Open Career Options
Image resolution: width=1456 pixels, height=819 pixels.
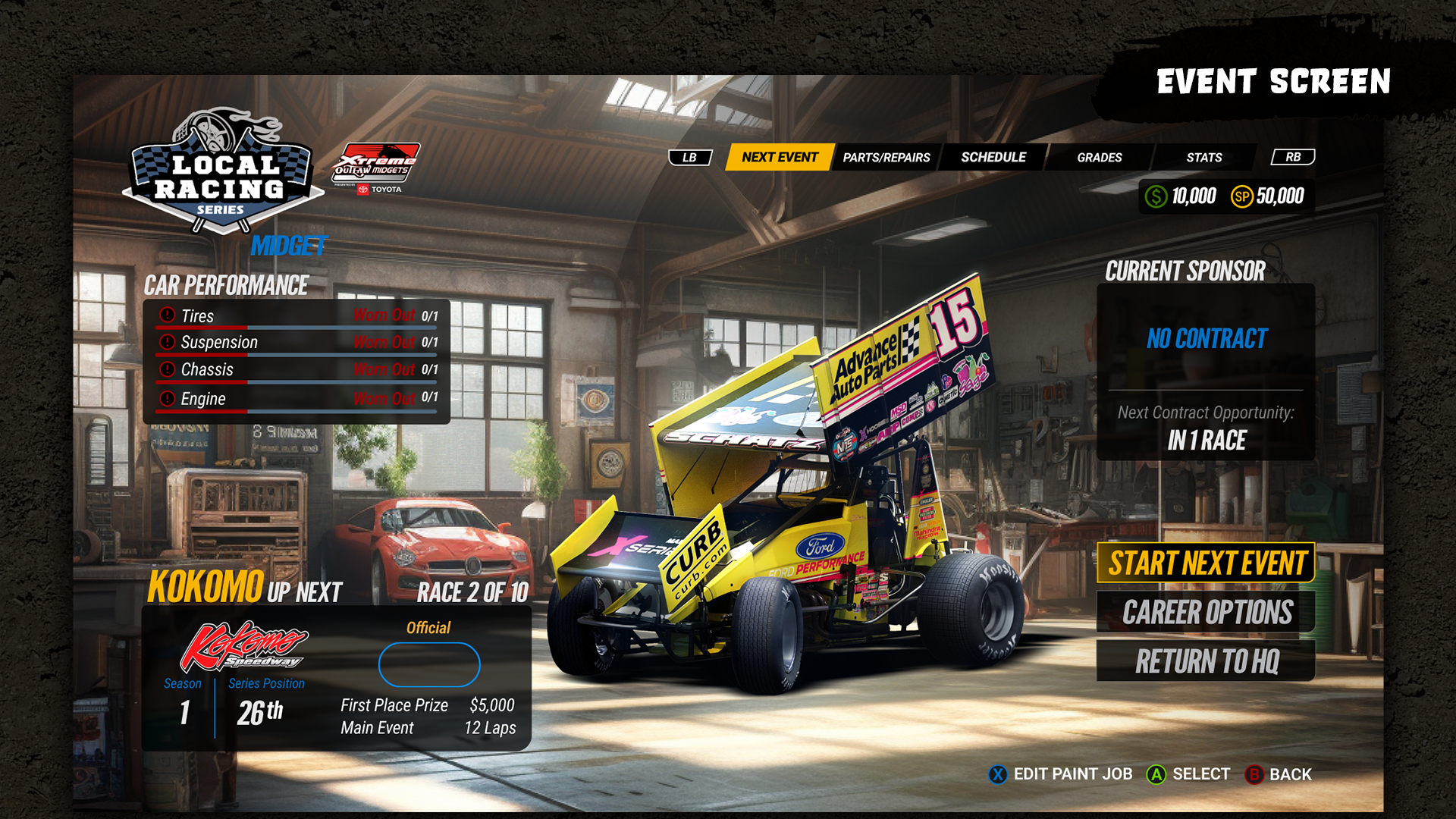point(1206,612)
